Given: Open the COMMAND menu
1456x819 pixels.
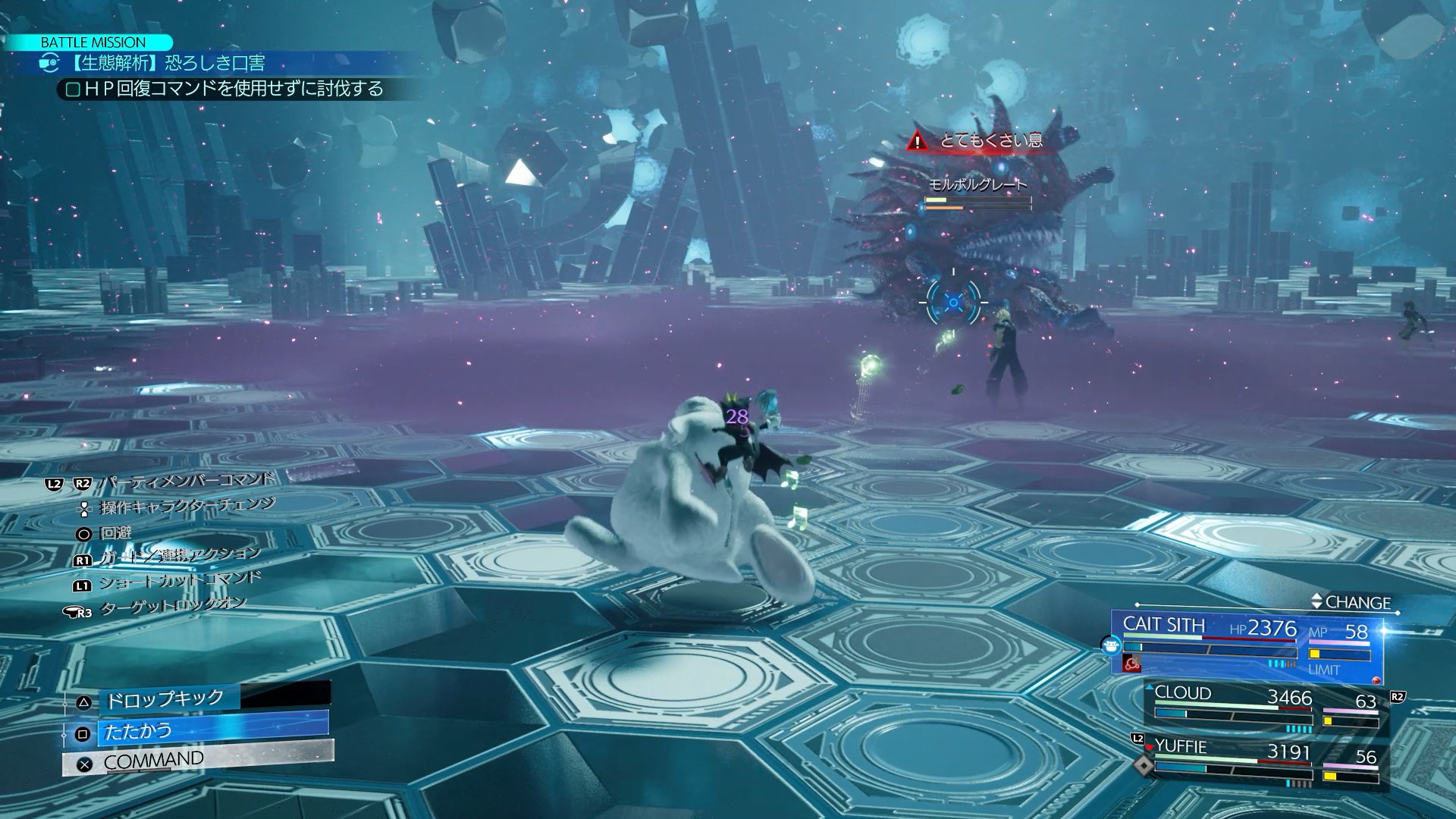Looking at the screenshot, I should pyautogui.click(x=197, y=760).
